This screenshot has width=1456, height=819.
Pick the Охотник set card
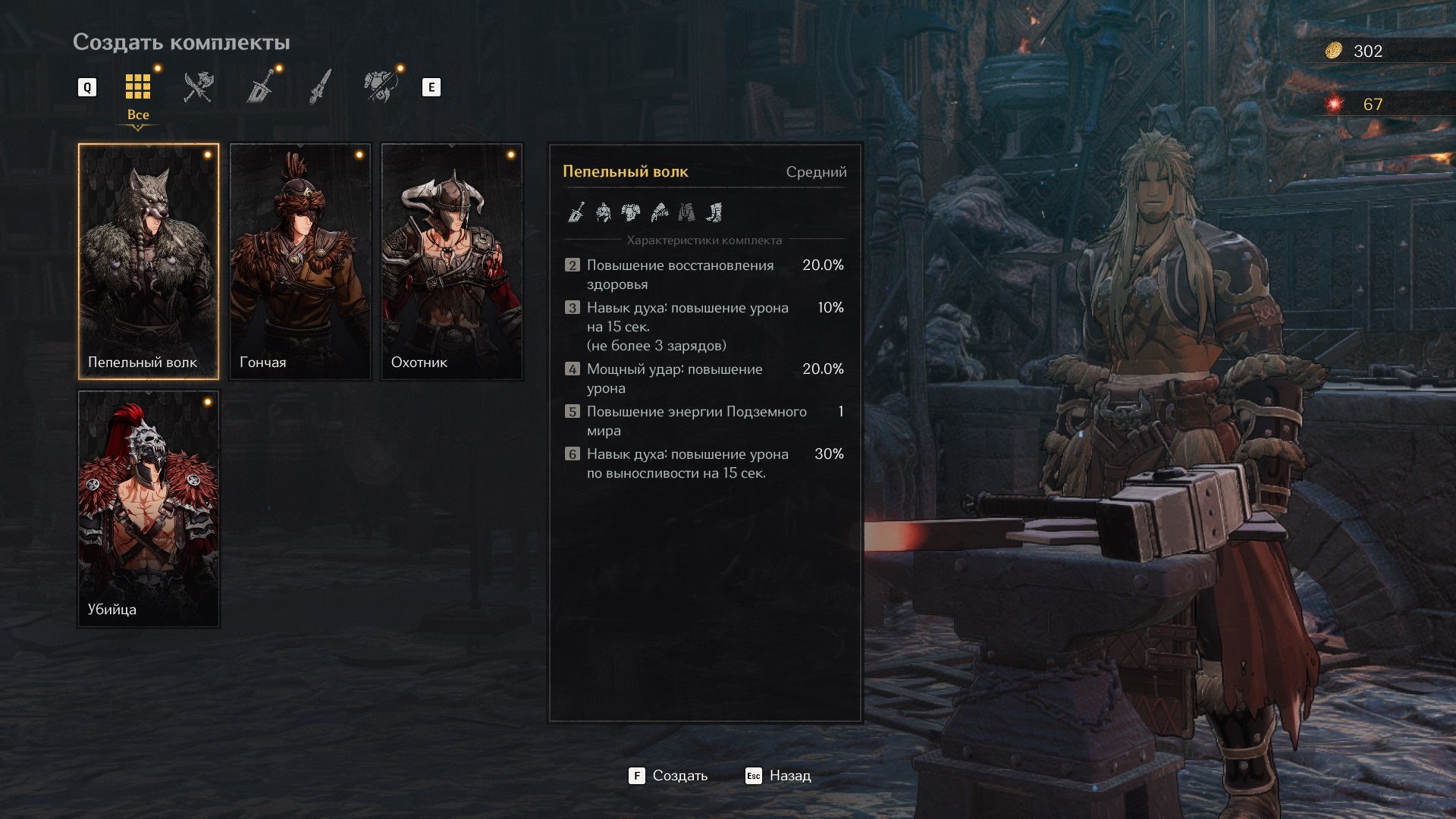[x=452, y=261]
